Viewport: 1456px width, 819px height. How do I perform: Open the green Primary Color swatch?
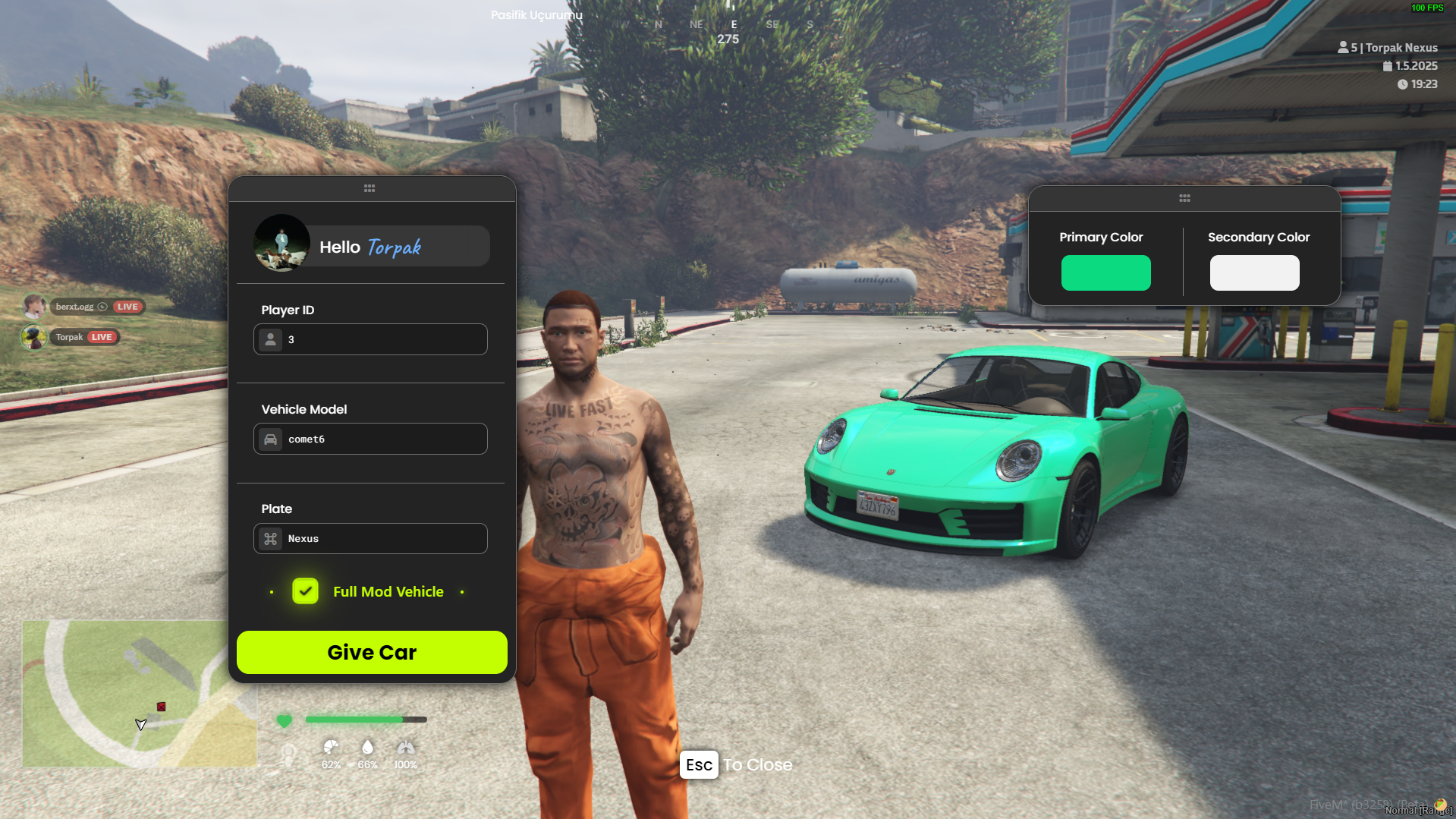1105,272
